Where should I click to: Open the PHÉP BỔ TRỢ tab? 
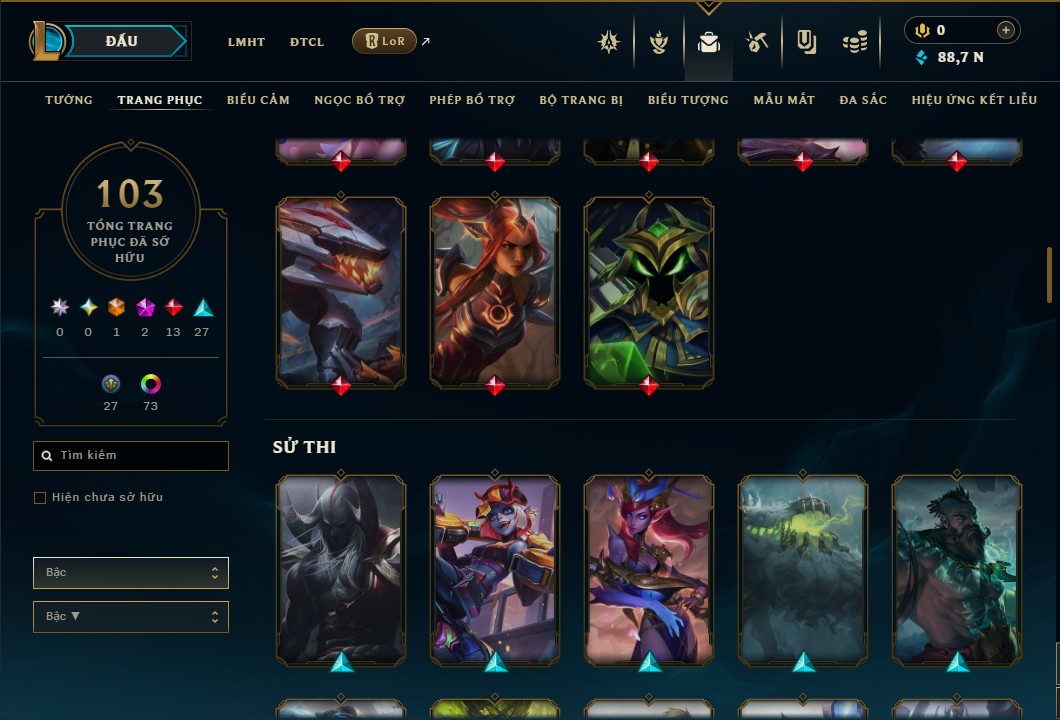472,100
